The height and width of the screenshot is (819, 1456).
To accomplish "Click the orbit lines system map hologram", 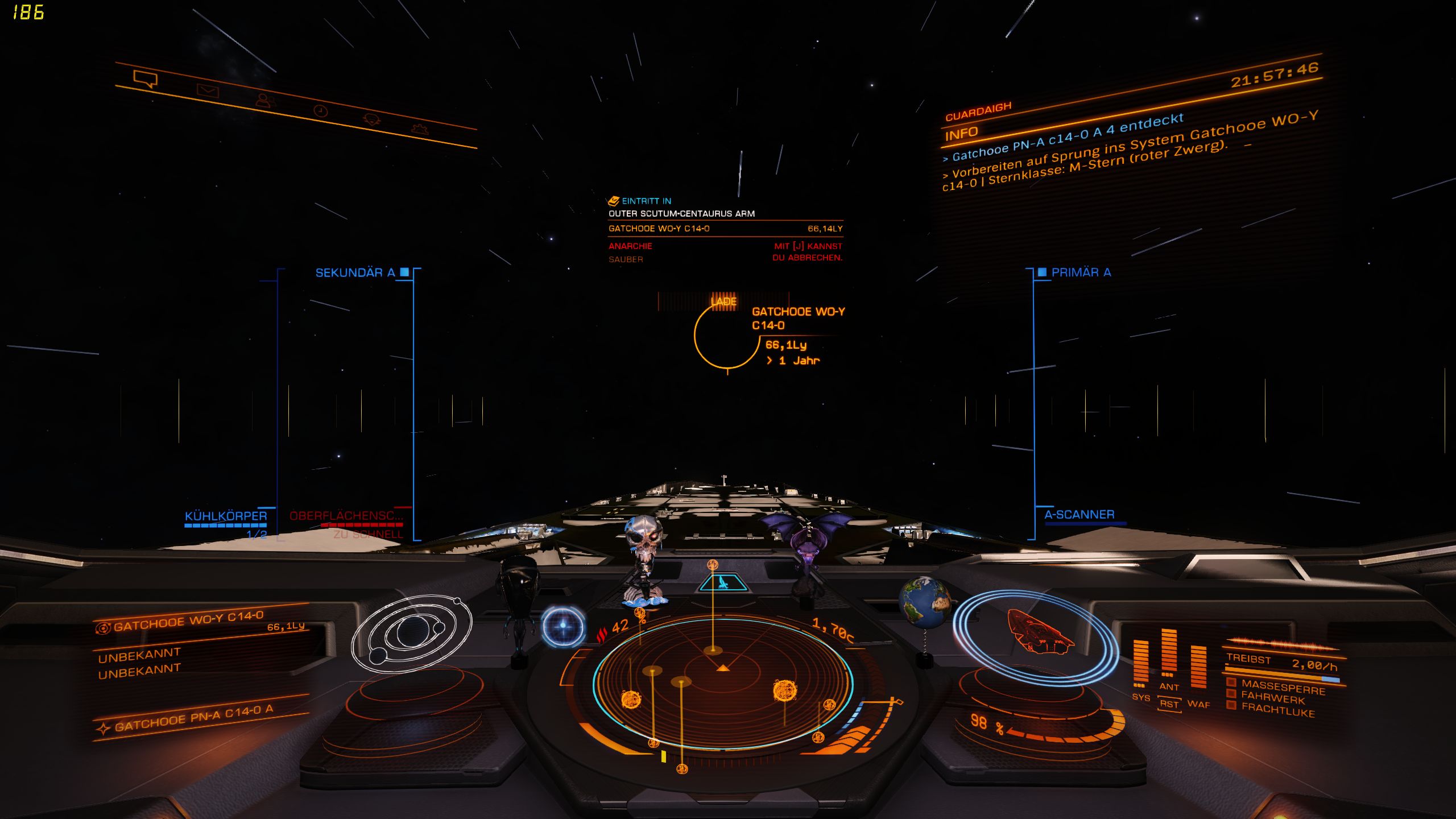I will click(412, 631).
